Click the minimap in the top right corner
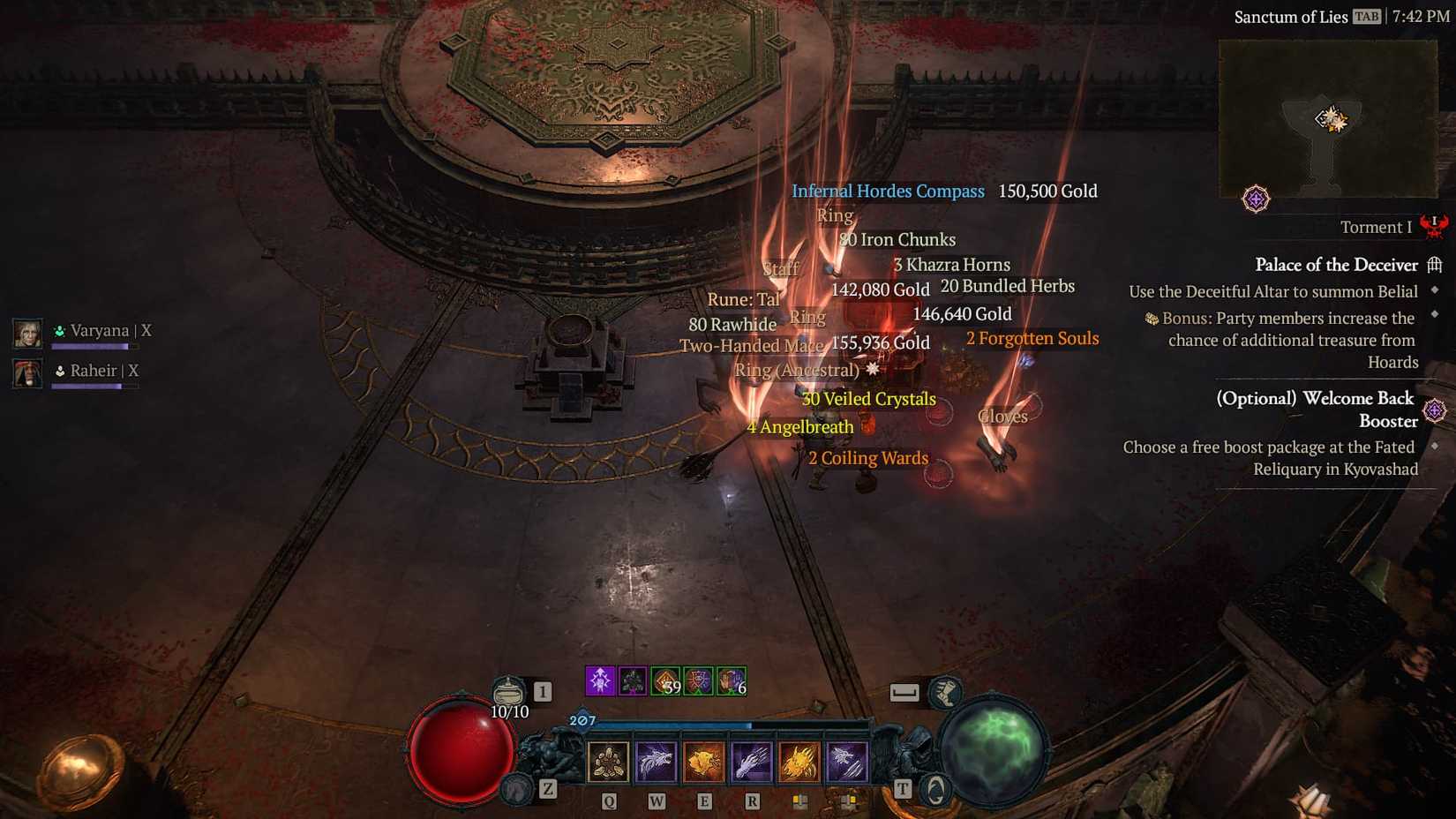Viewport: 1456px width, 819px height. tap(1326, 121)
